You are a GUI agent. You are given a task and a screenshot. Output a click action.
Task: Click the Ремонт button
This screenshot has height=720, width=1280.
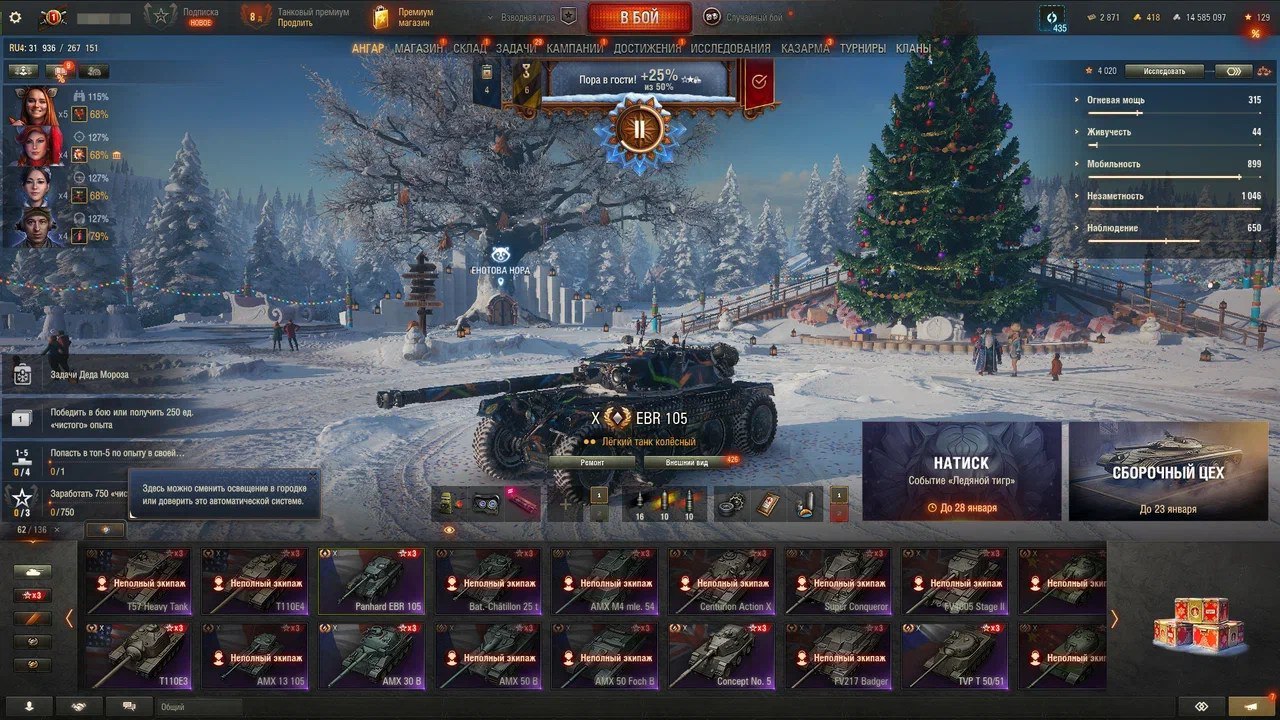point(592,463)
